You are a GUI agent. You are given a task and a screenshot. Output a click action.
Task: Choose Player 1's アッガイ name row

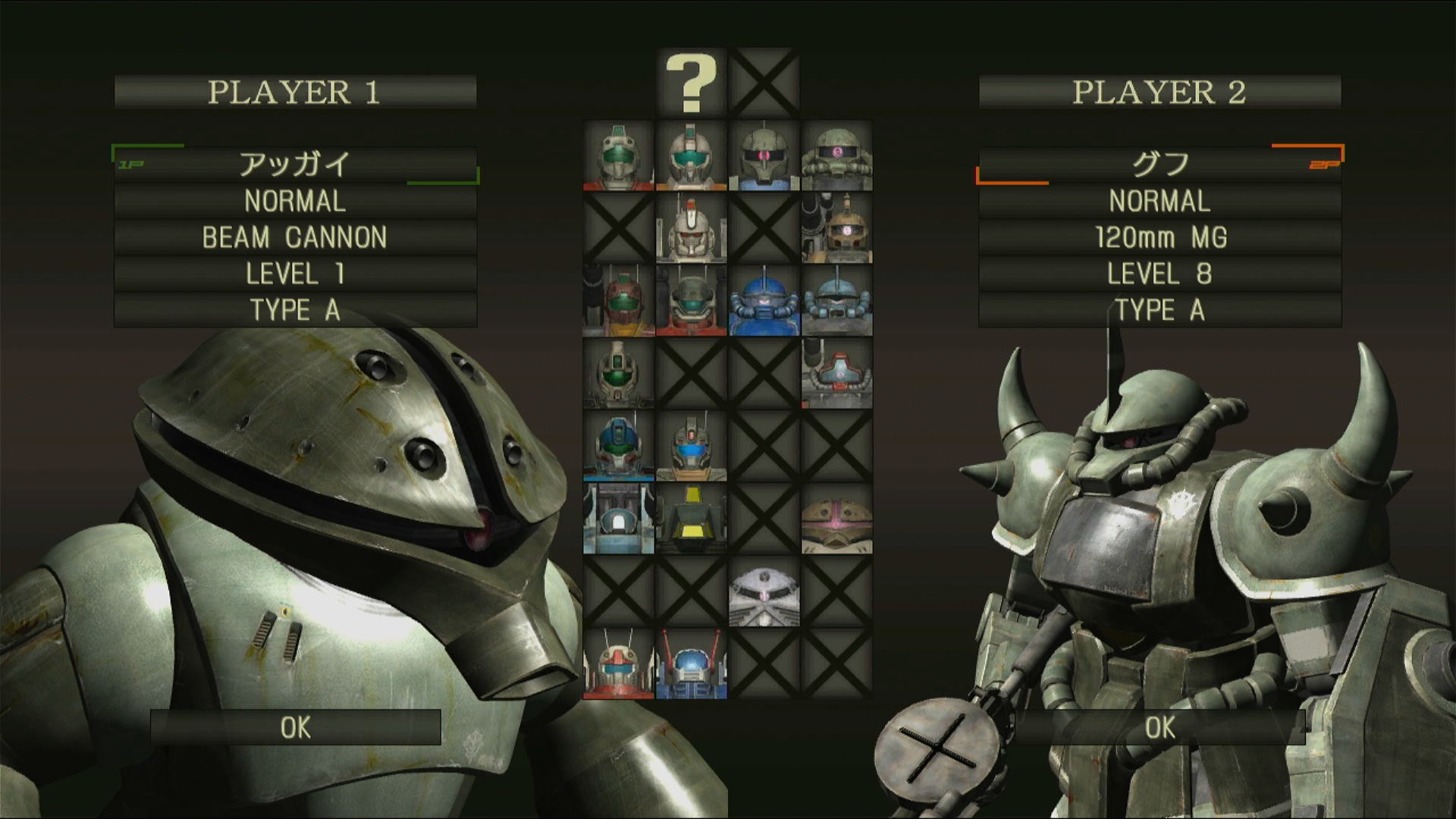pos(295,164)
